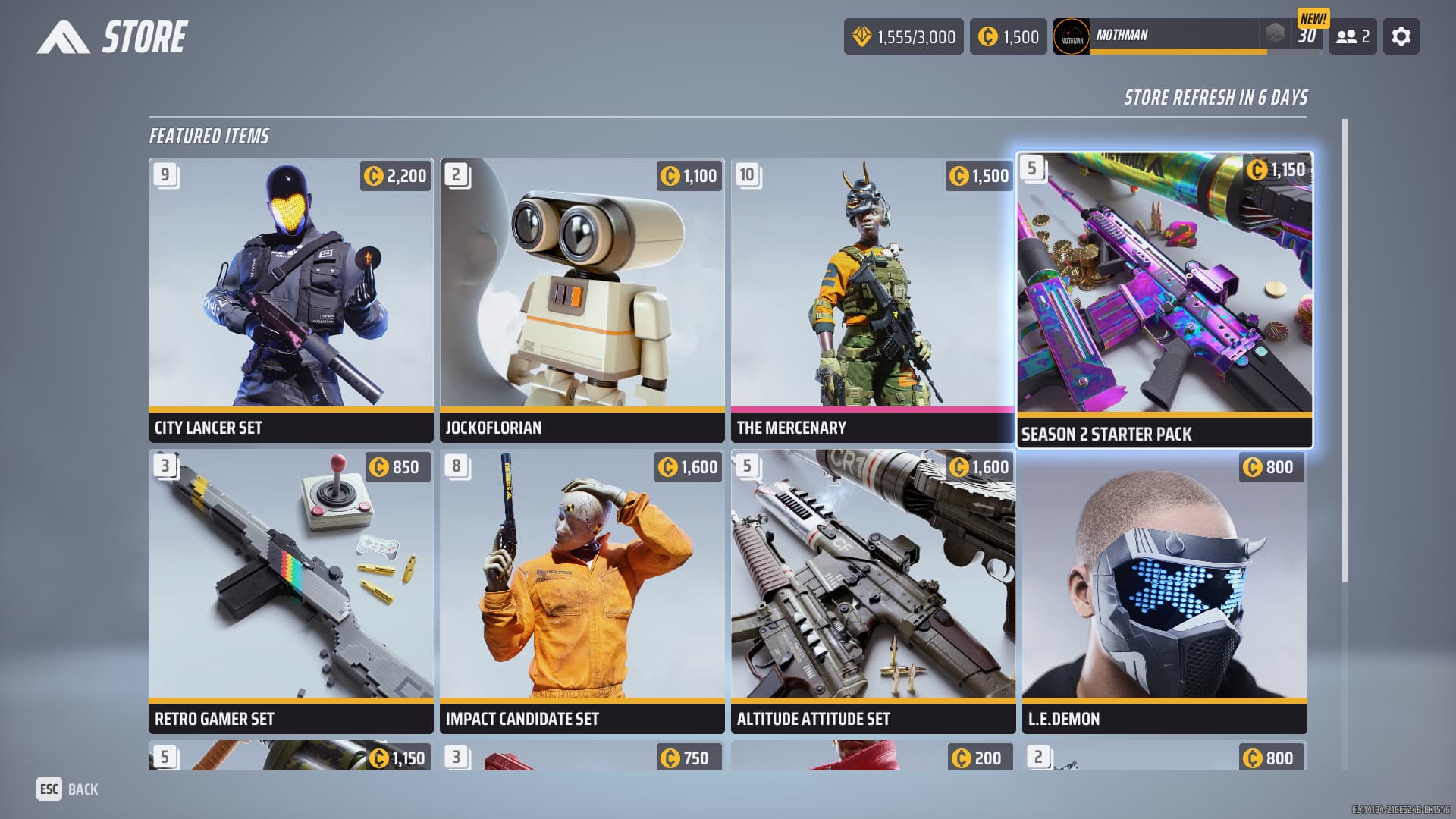Open settings with the gear icon
Viewport: 1456px width, 819px height.
click(x=1401, y=36)
